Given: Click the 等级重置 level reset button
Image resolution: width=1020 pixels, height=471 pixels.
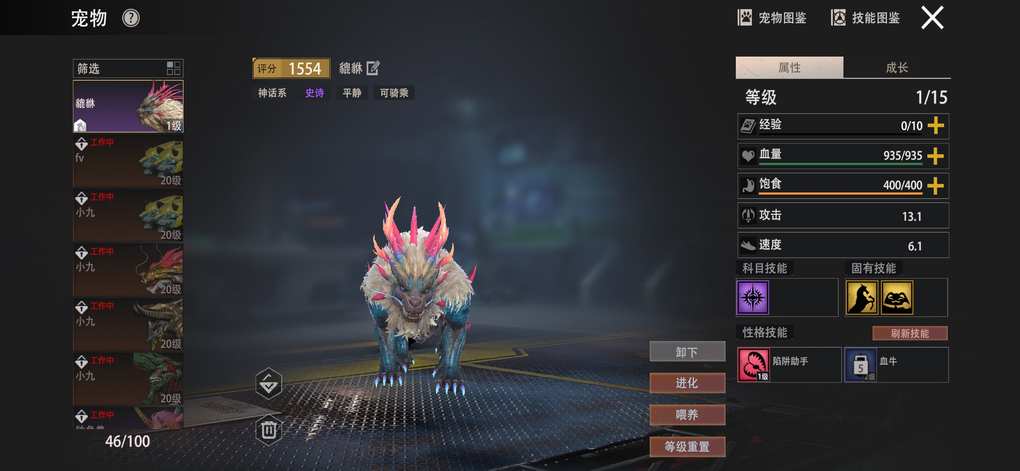Looking at the screenshot, I should (686, 446).
